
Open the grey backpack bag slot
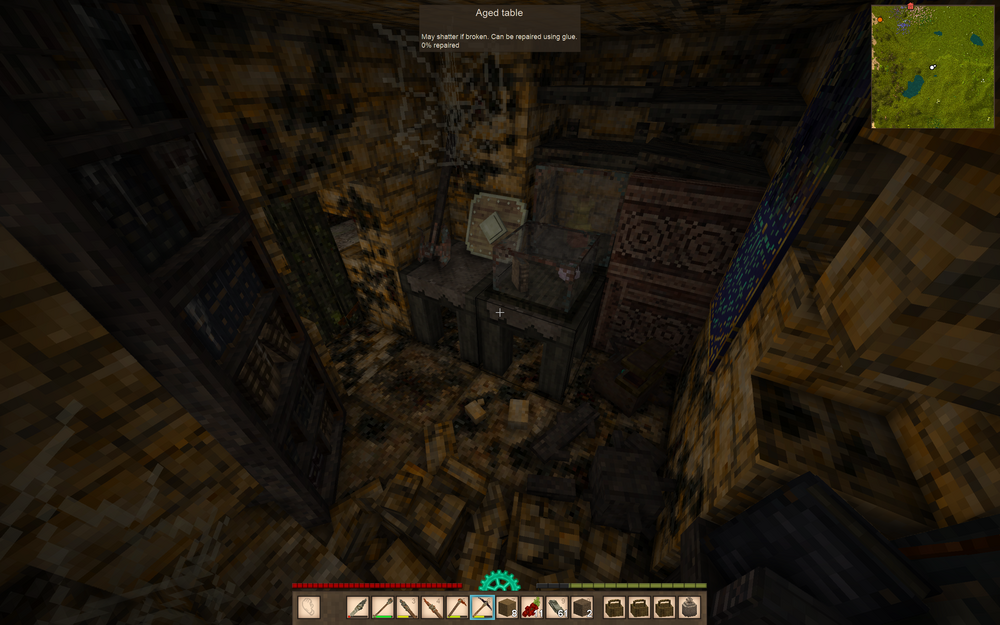click(689, 607)
